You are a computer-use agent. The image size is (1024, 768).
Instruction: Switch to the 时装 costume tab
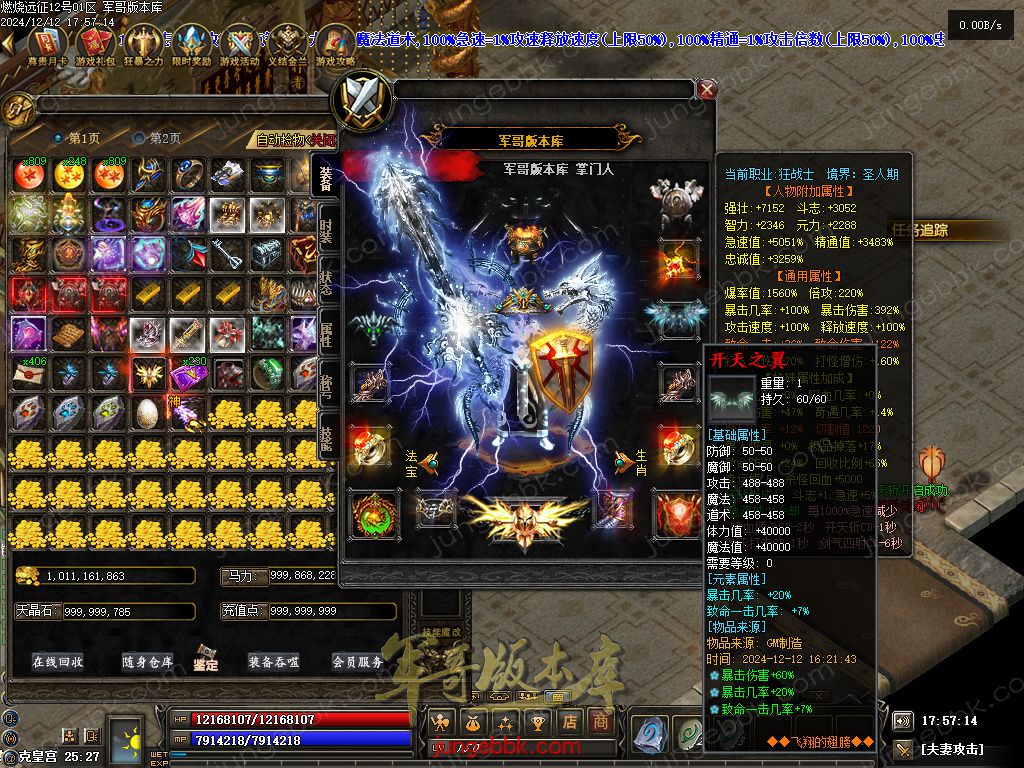pos(326,229)
